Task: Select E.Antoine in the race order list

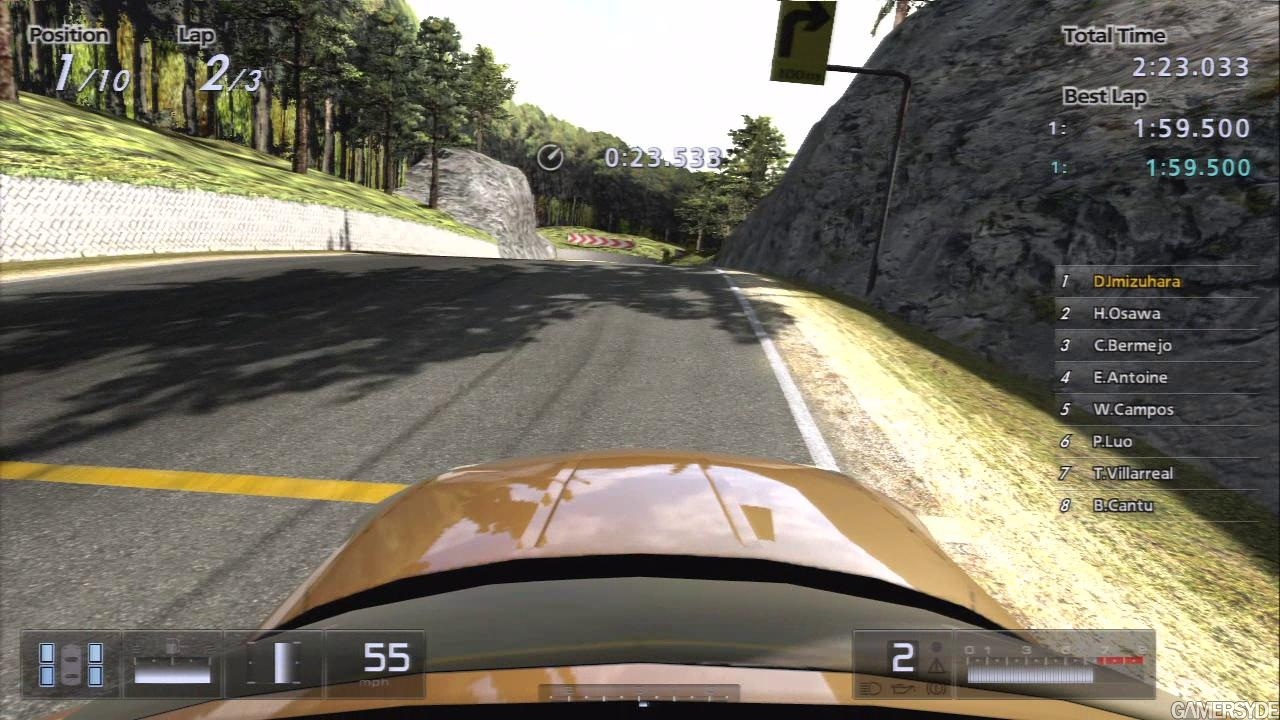Action: (1130, 377)
